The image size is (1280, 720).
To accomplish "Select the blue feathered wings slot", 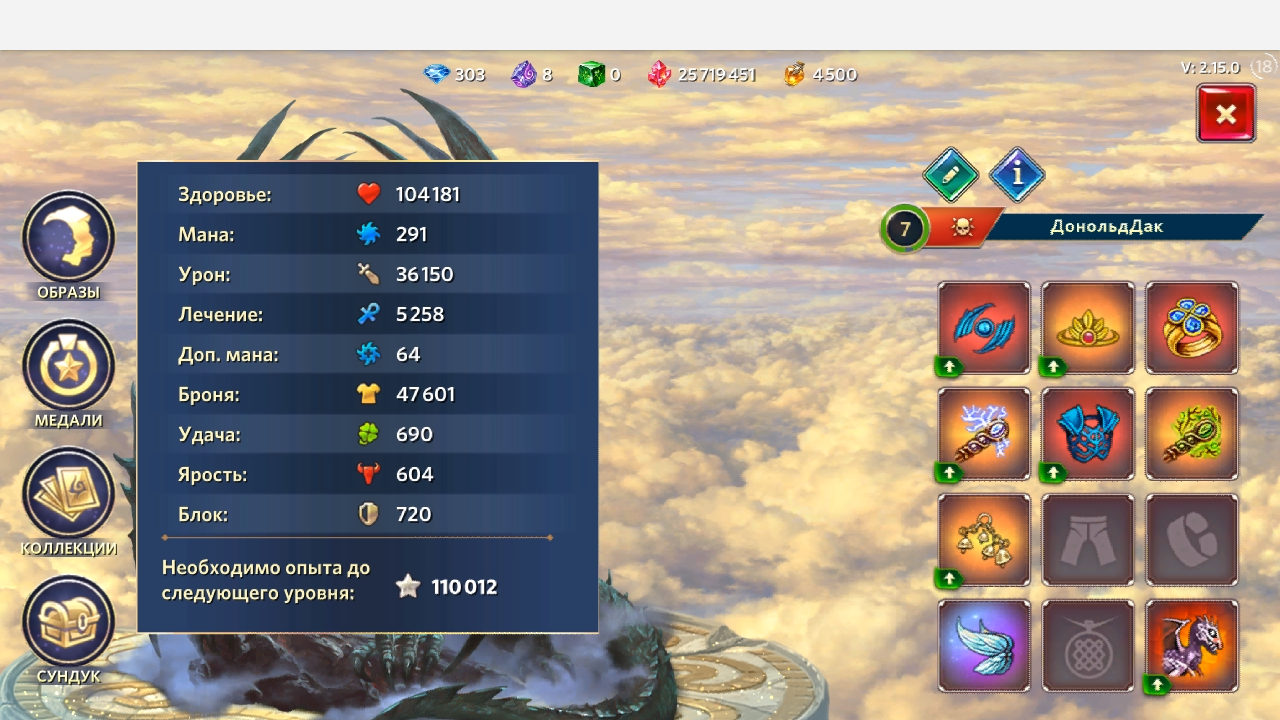I will click(984, 646).
